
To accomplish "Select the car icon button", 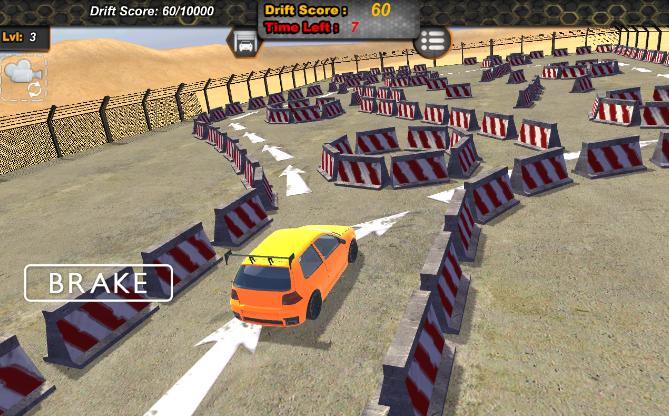I will point(244,42).
